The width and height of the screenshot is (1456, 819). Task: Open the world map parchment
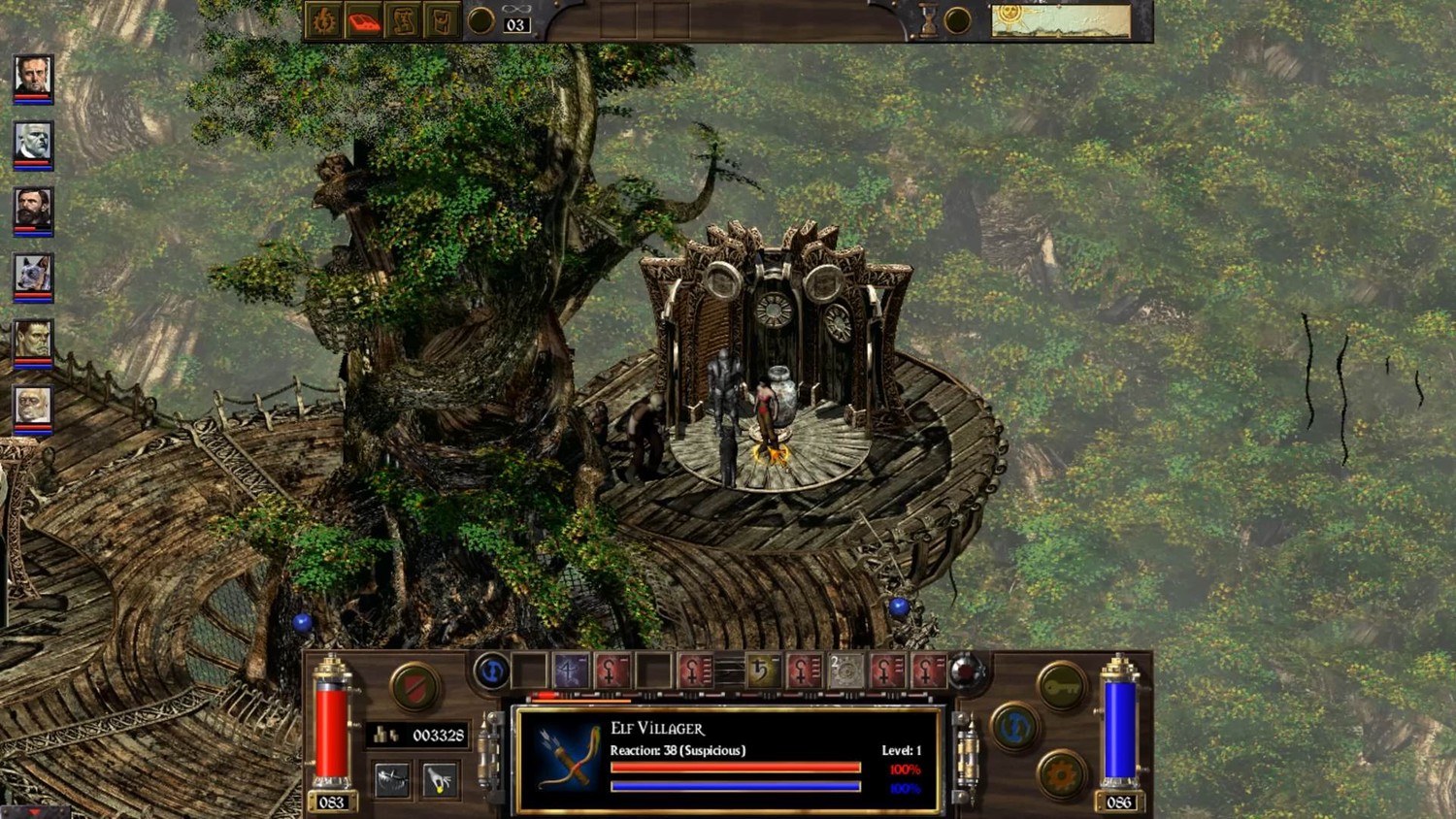(1061, 20)
